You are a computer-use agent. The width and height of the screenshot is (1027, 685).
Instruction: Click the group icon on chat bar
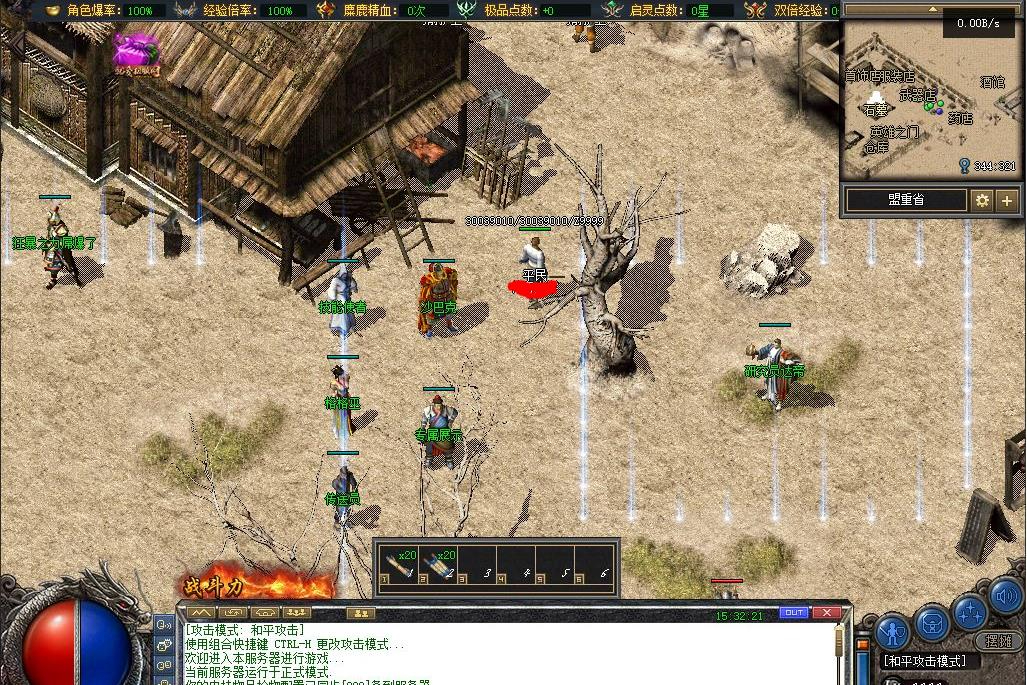coord(360,612)
